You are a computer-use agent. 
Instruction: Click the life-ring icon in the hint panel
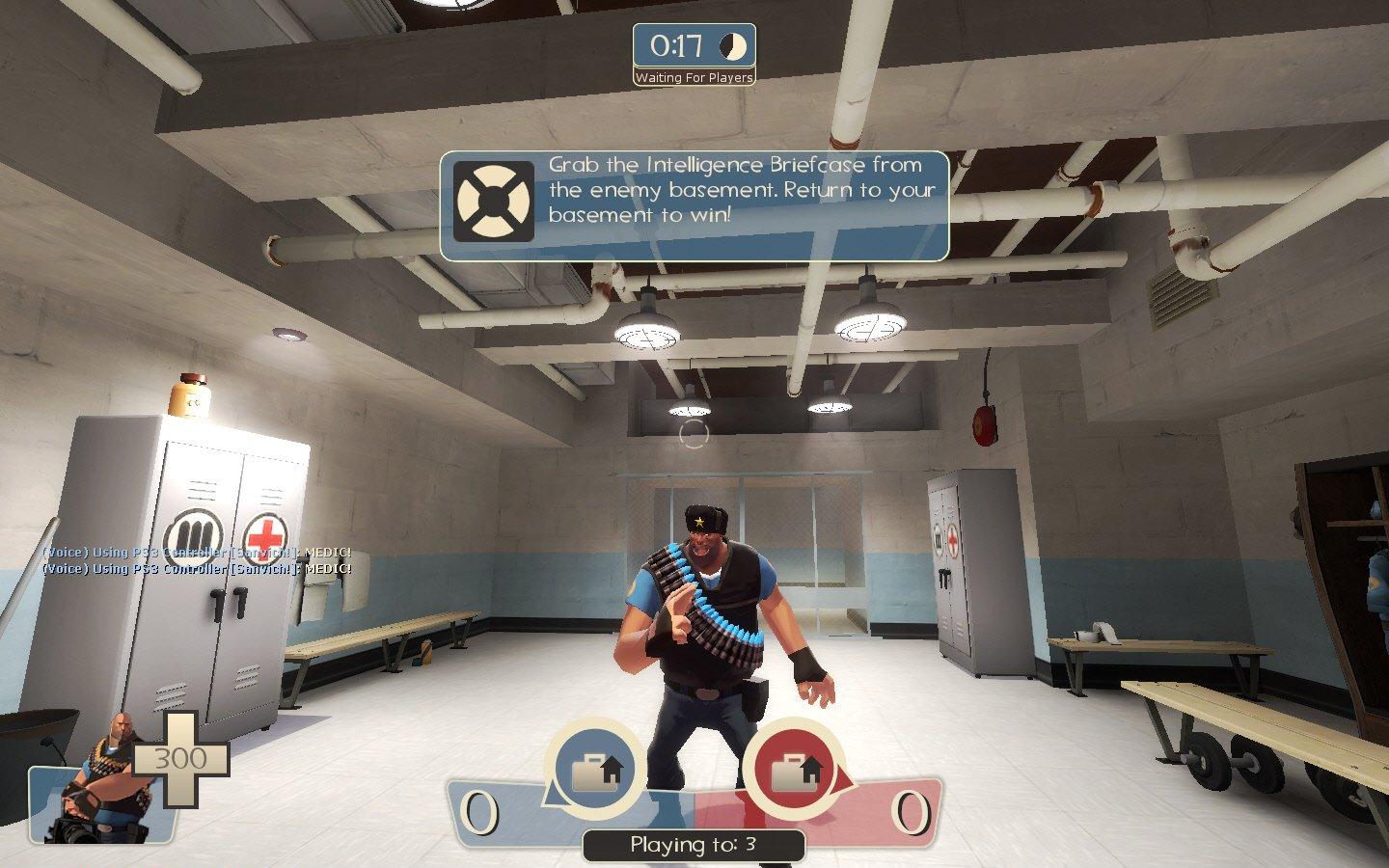coord(494,202)
